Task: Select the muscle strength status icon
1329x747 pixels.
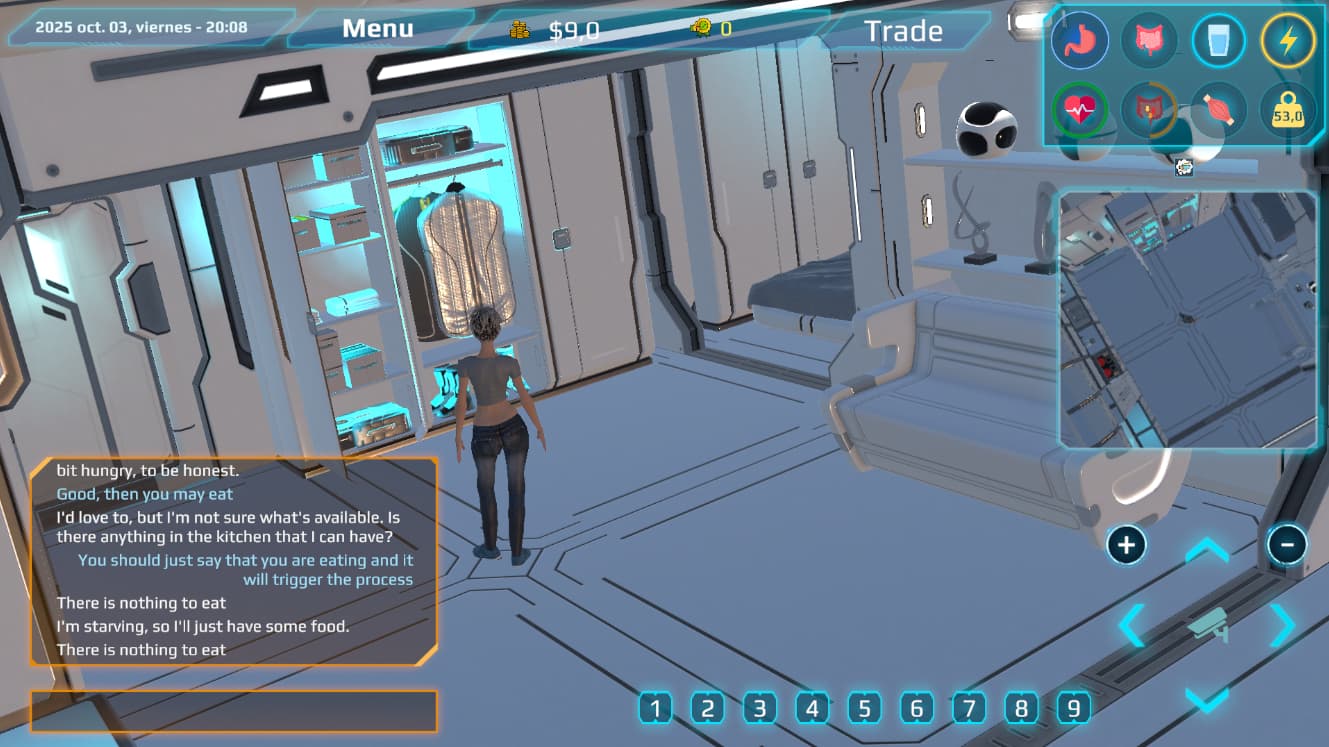Action: point(1218,110)
